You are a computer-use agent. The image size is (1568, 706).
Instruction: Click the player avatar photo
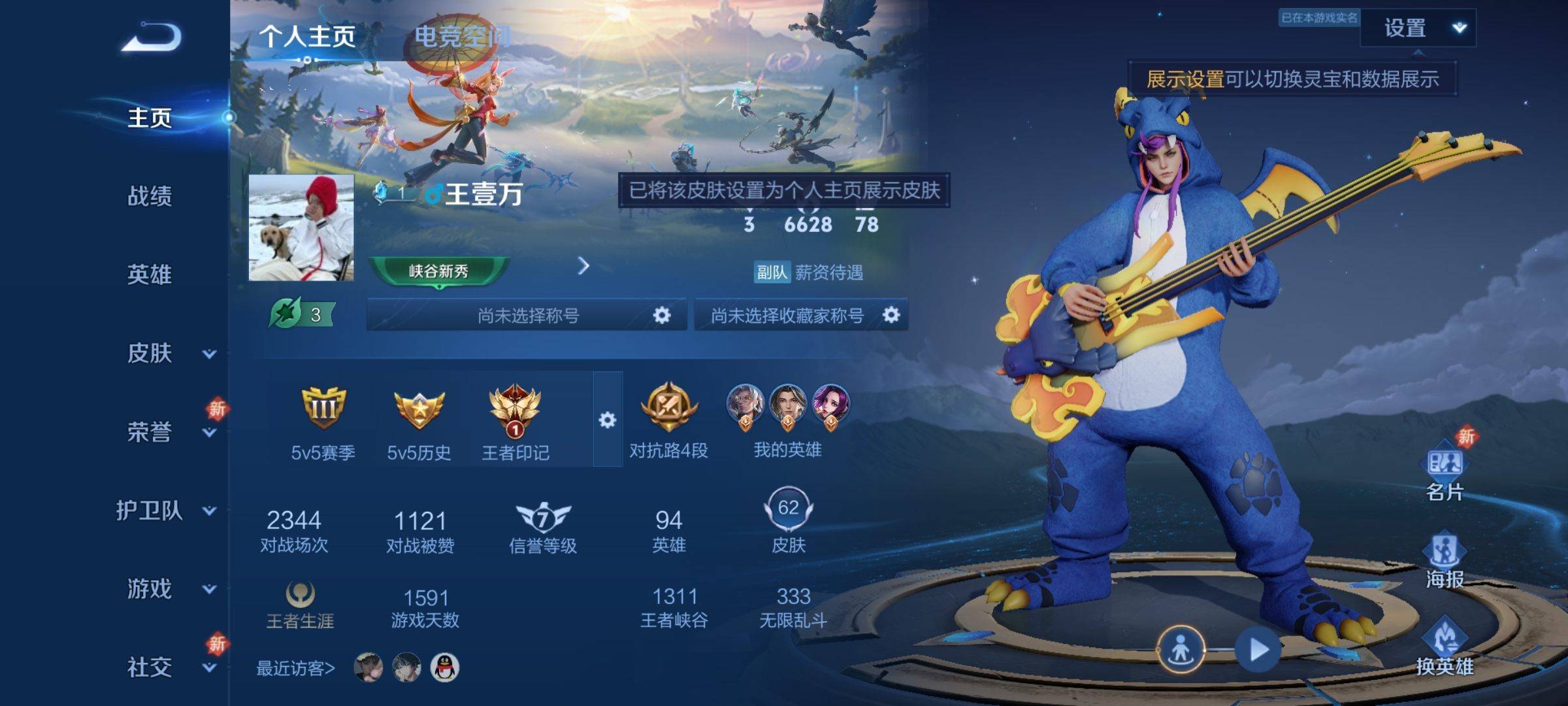tap(301, 227)
